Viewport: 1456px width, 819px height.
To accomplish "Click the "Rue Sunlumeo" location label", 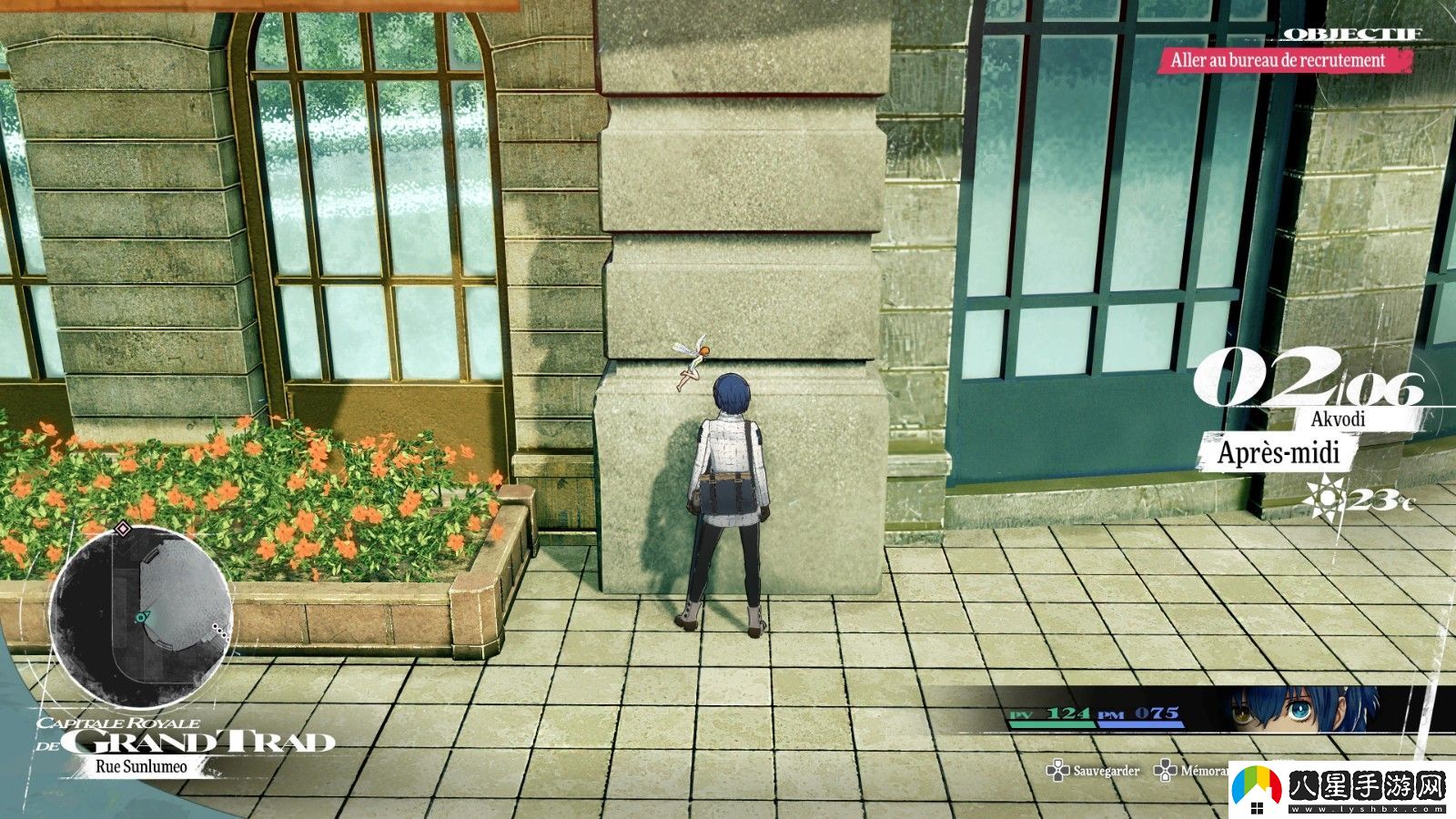I will pos(141,766).
